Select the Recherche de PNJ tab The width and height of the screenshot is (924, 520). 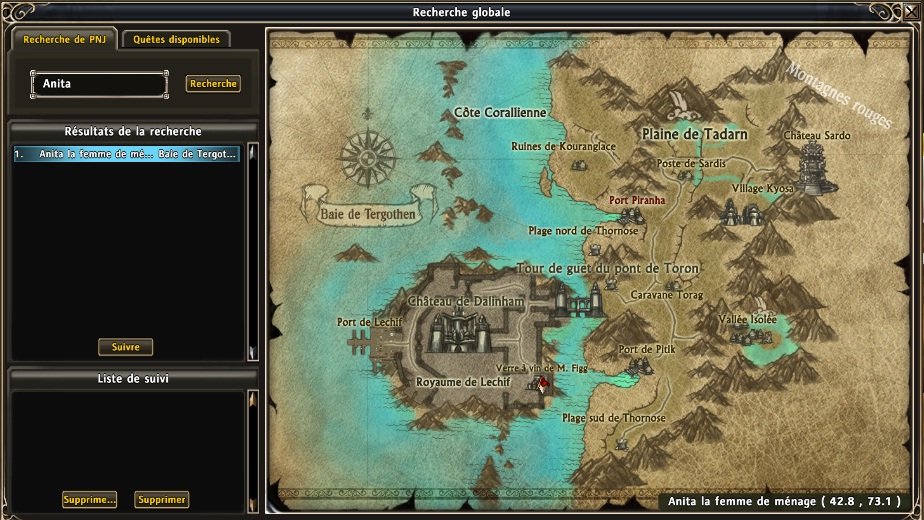point(64,39)
